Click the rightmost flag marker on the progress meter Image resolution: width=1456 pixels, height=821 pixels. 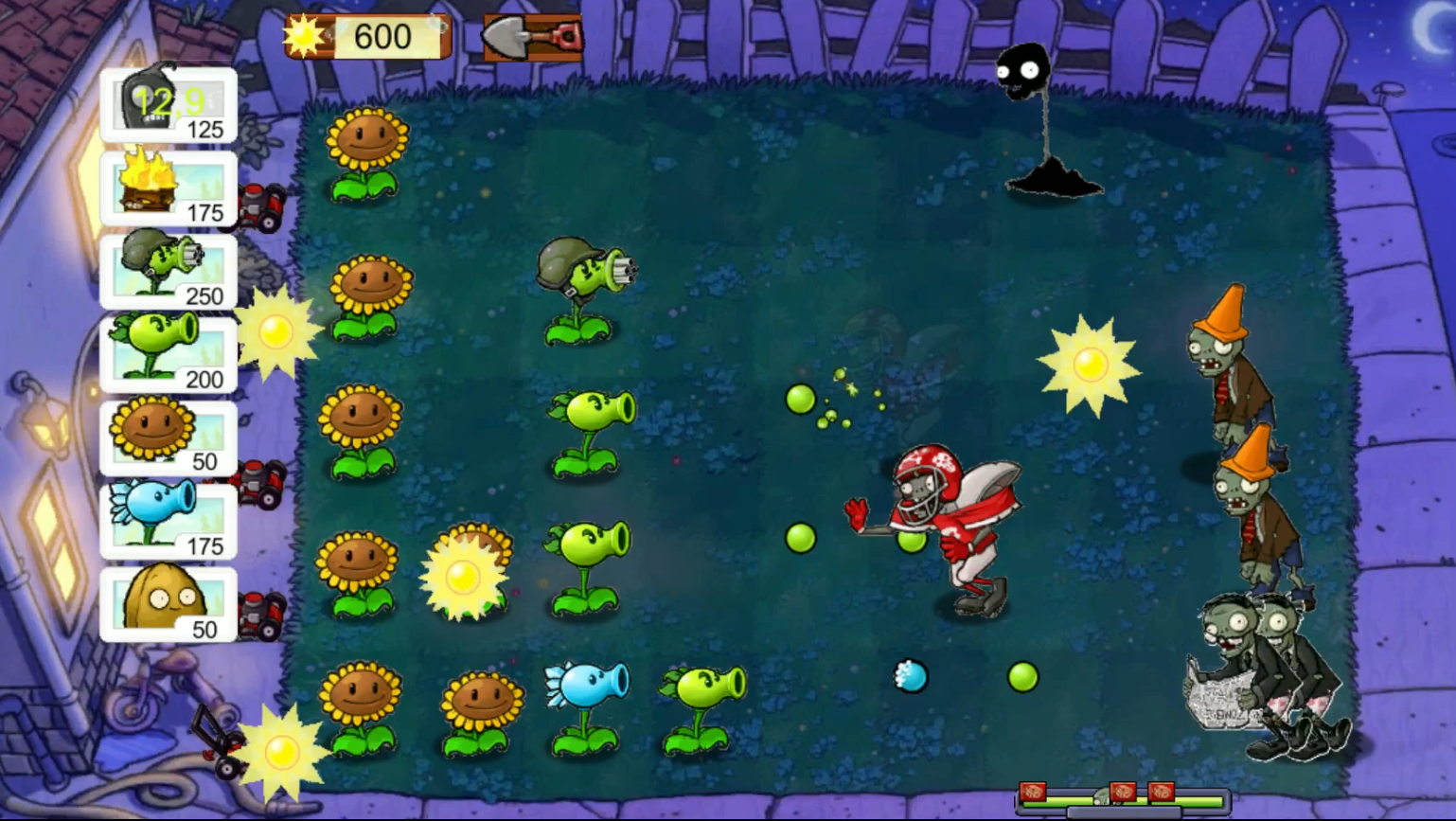coord(1162,794)
